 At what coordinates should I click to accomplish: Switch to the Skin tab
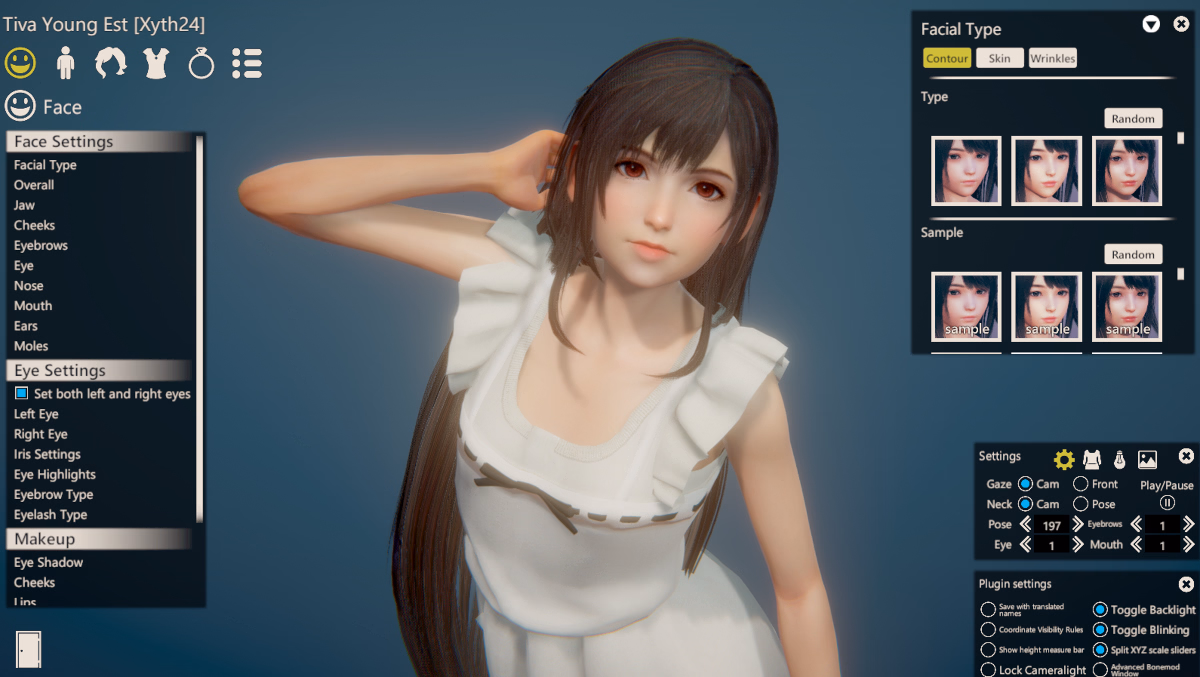coord(1000,58)
